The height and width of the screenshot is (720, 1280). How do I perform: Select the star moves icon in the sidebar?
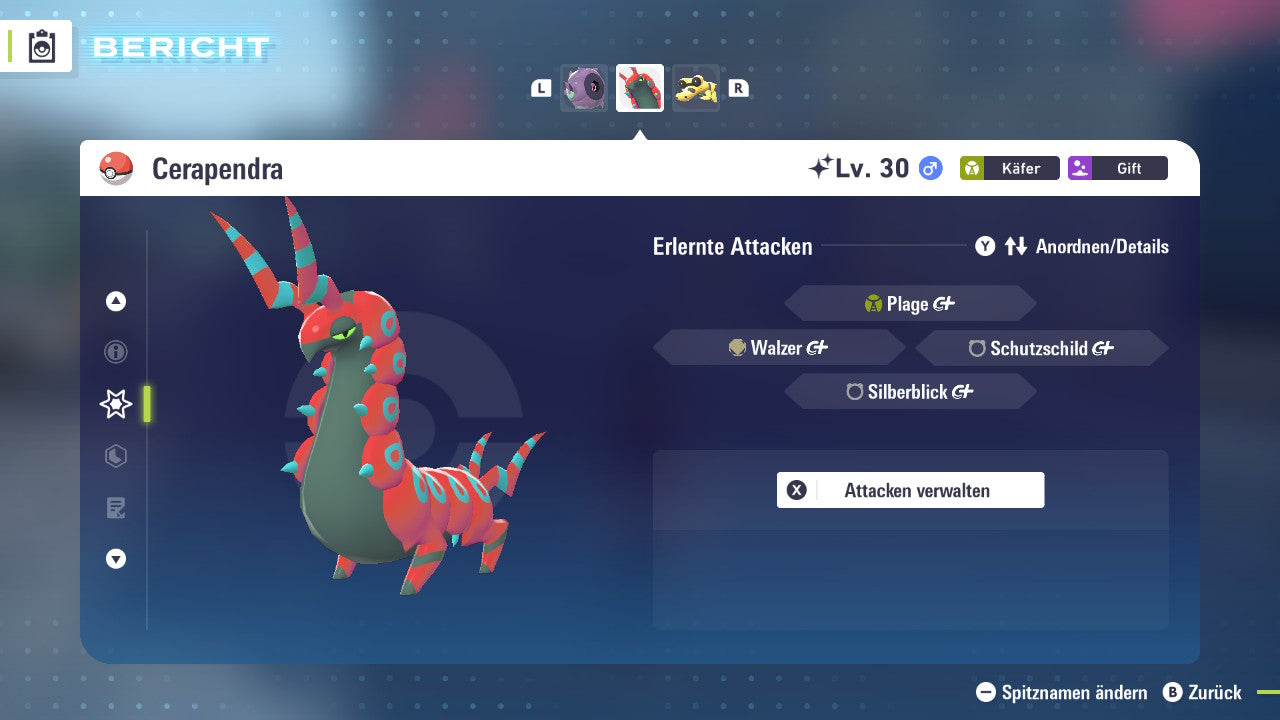click(115, 404)
